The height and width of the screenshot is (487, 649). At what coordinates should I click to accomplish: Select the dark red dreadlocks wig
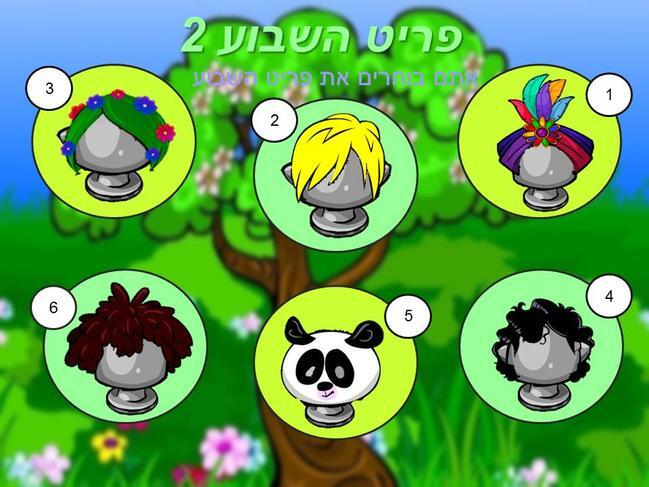pyautogui.click(x=127, y=342)
